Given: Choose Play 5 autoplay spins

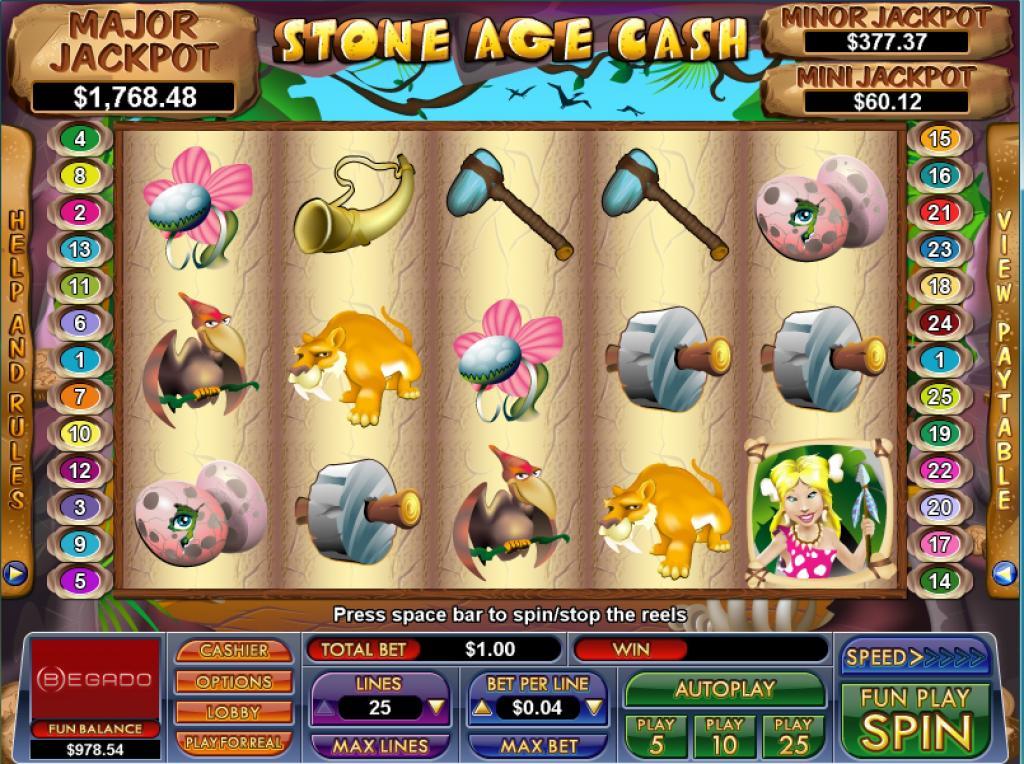Looking at the screenshot, I should pos(656,735).
